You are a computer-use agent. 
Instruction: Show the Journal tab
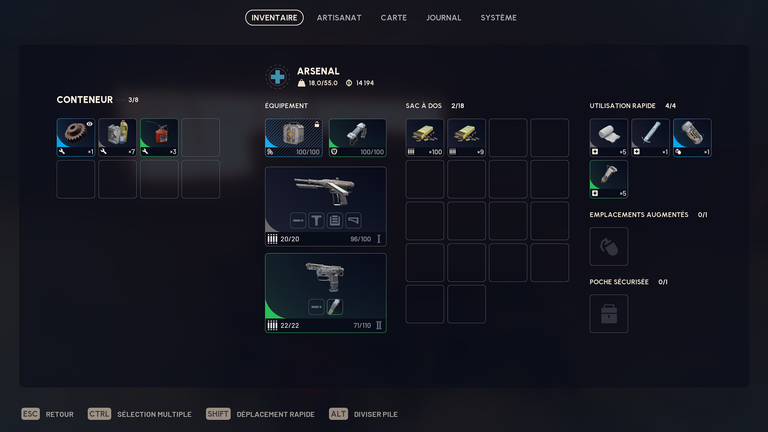click(443, 18)
